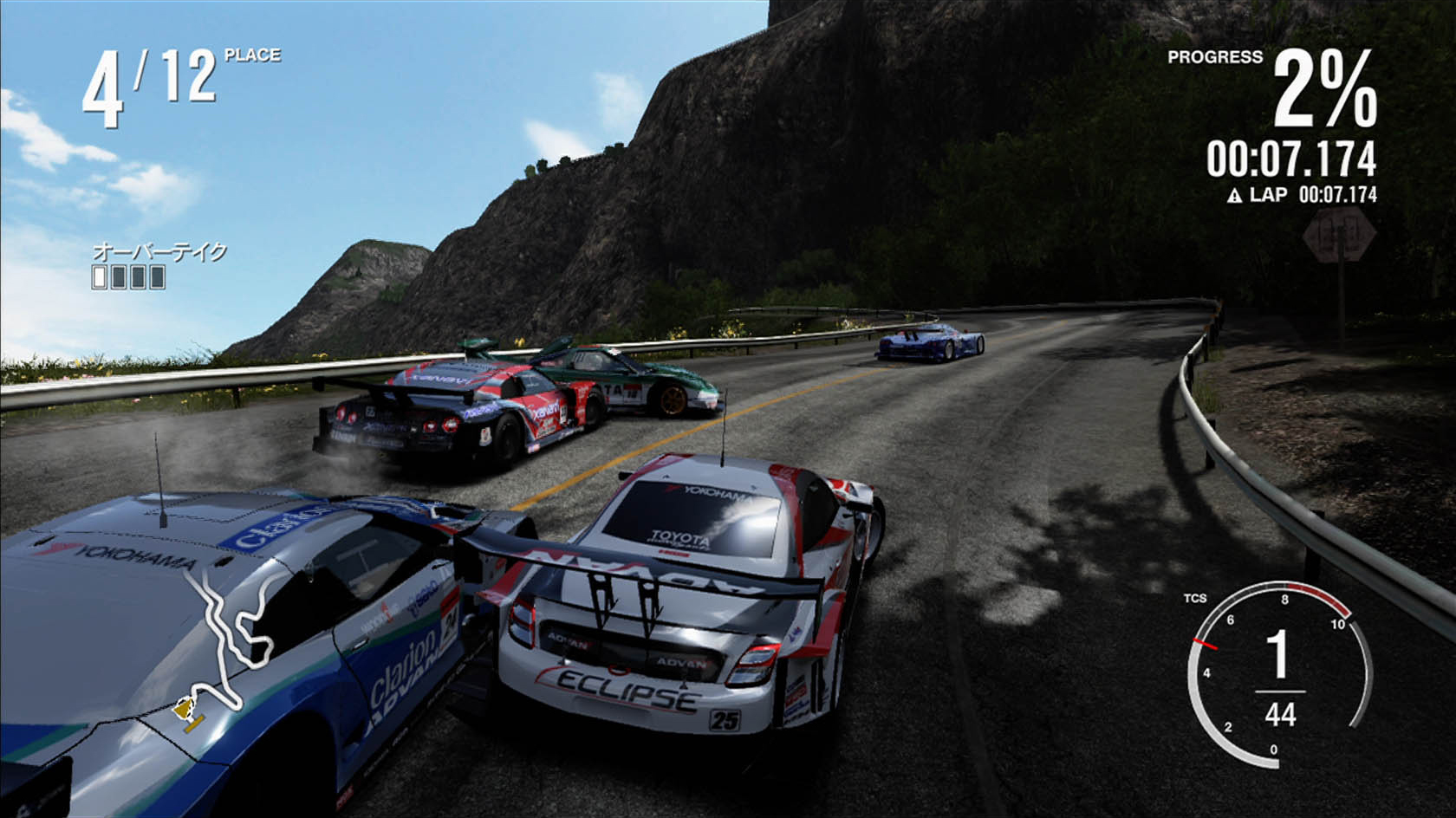Screen dimensions: 1456x818
Task: Select the overtake gauge boxes
Action: [128, 276]
